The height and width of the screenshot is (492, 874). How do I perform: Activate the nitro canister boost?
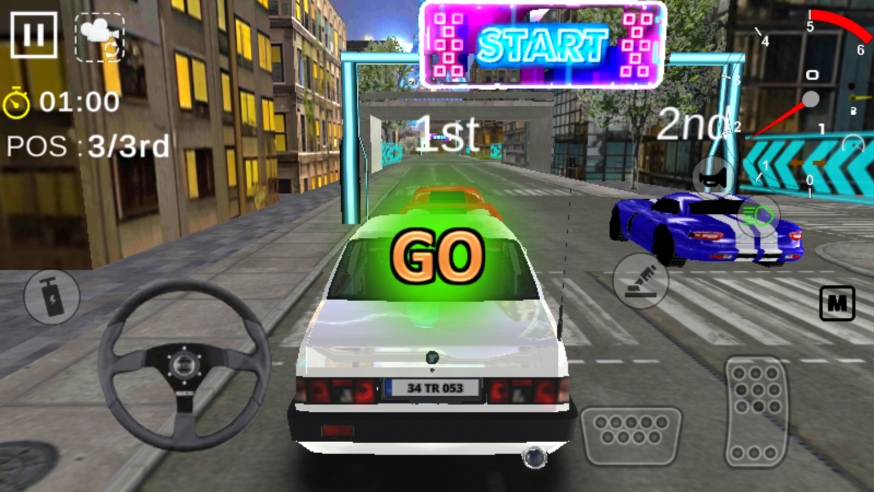pyautogui.click(x=52, y=297)
